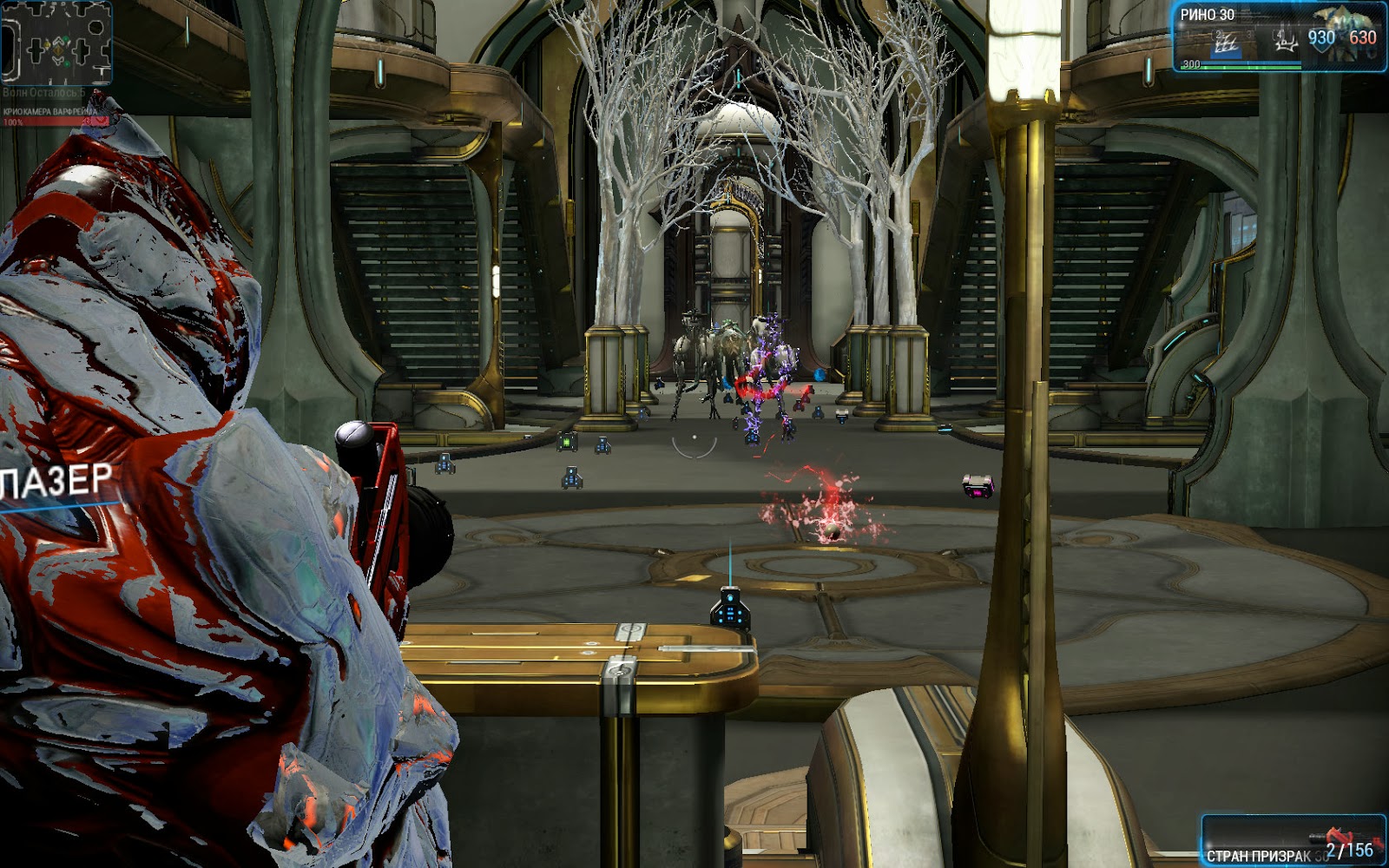Activate ability icon number 4
This screenshot has height=868, width=1389.
[1285, 42]
